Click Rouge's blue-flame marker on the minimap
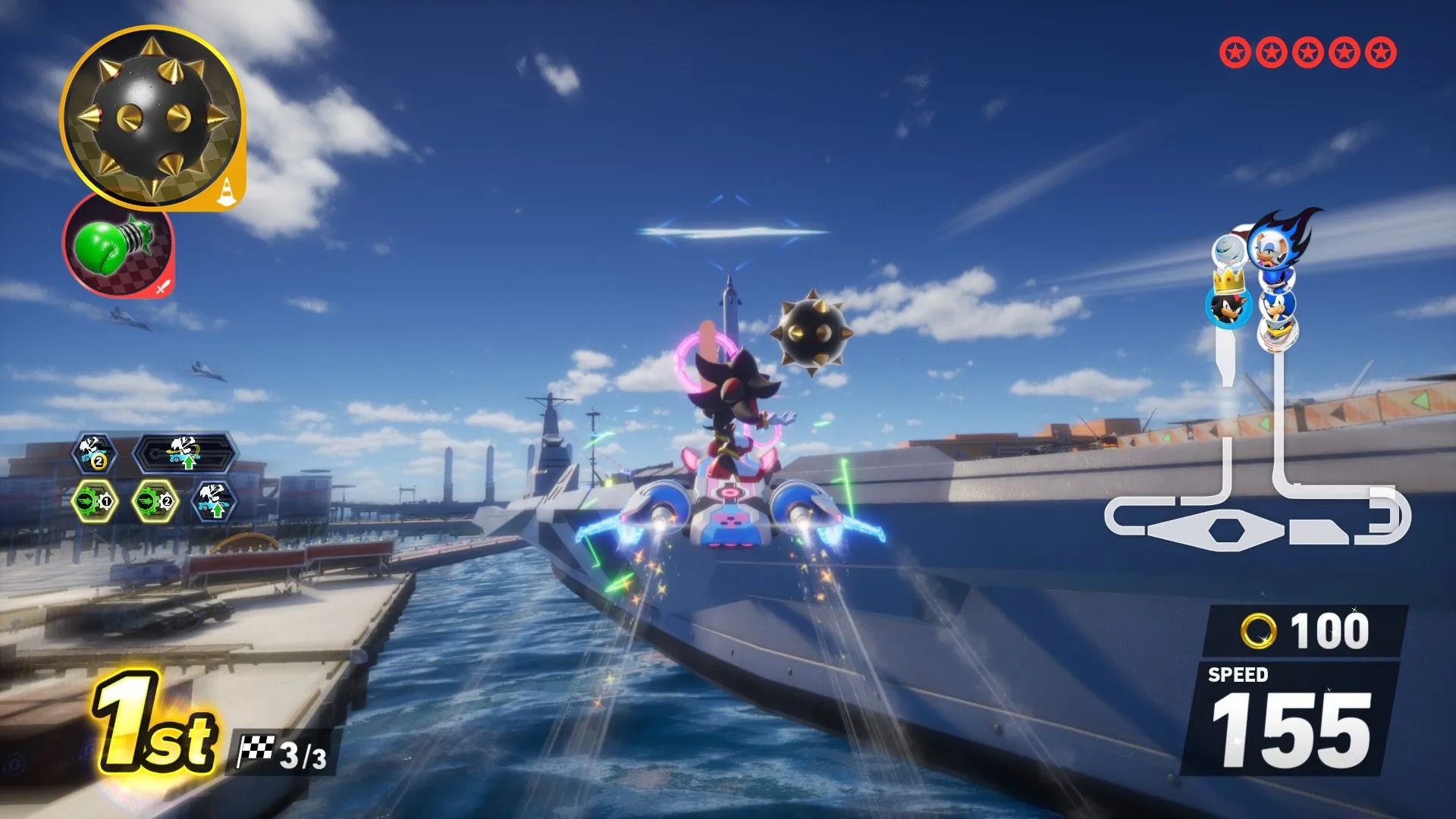1456x819 pixels. [1272, 244]
